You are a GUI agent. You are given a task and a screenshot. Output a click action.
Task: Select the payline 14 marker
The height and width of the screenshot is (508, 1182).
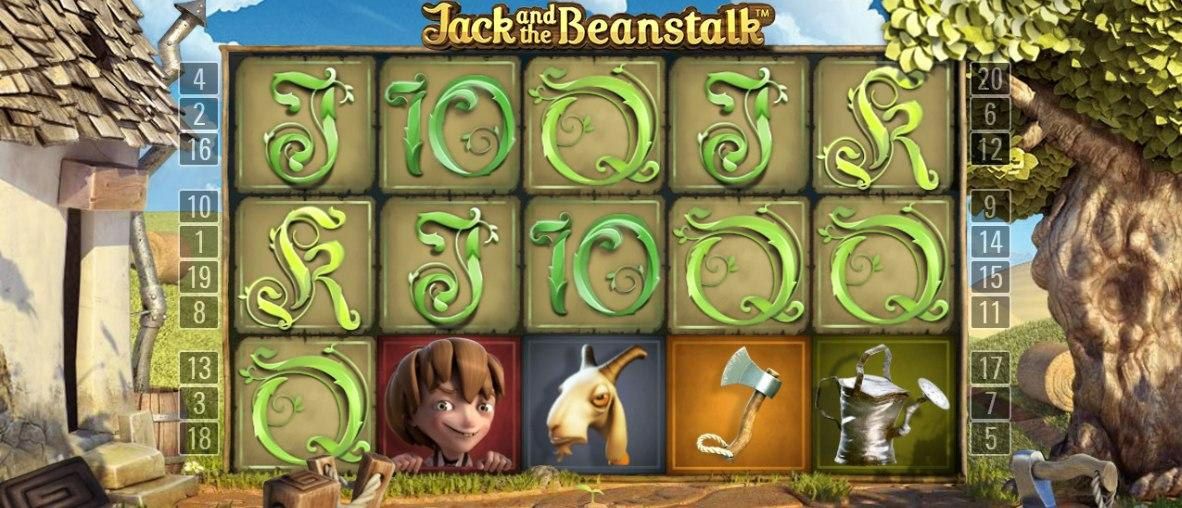[991, 242]
